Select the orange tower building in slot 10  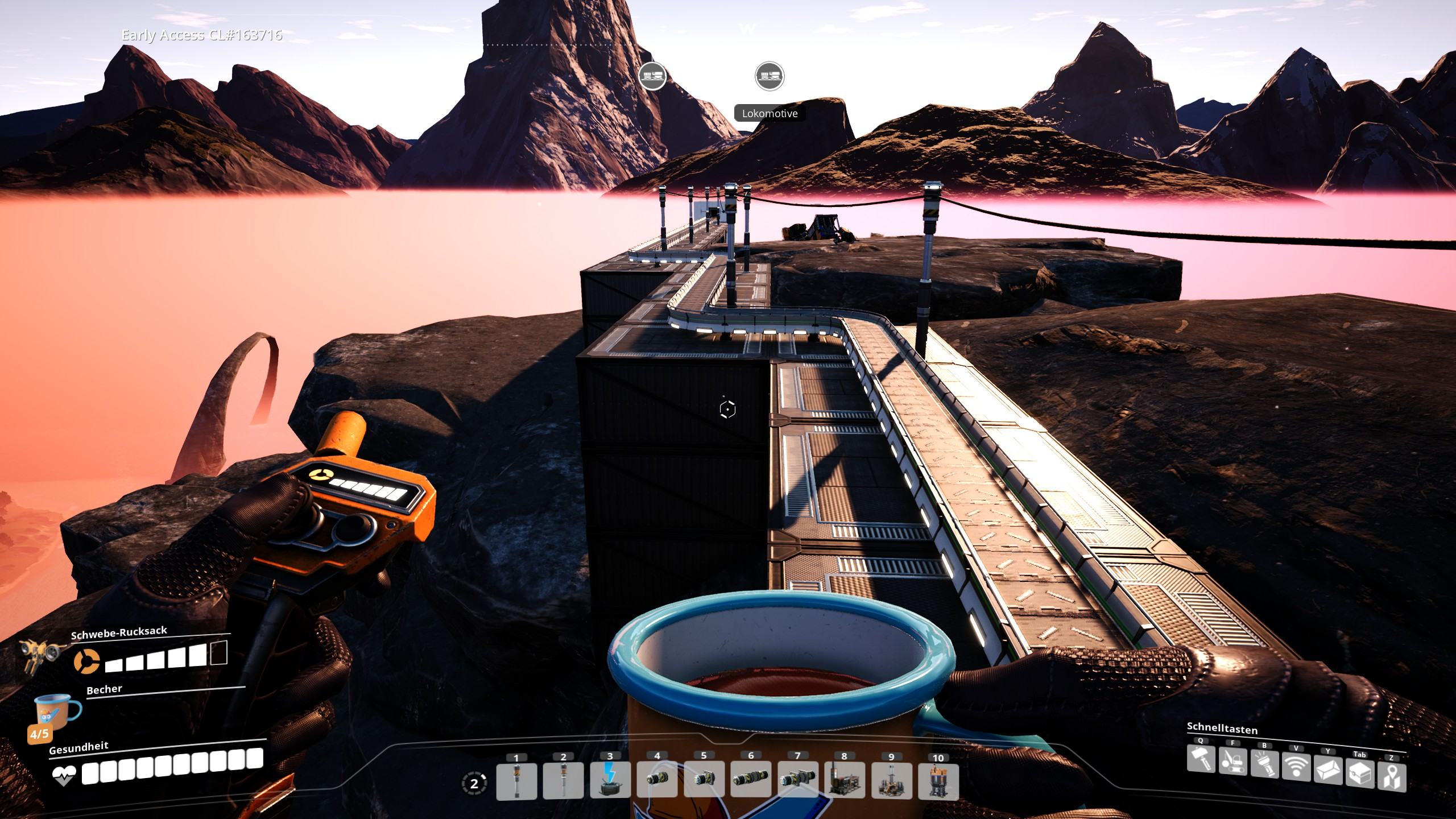[x=938, y=780]
